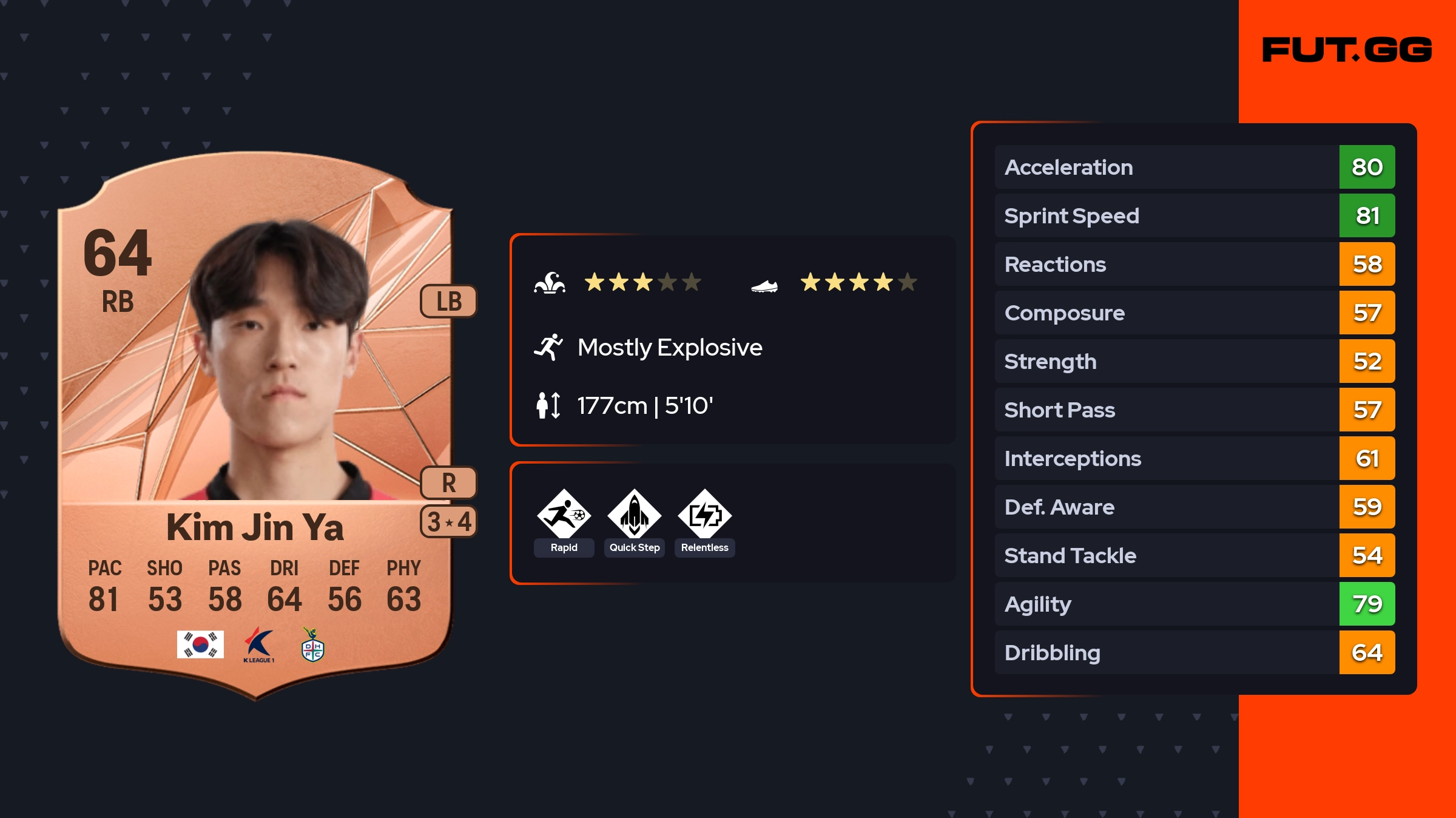Select the Acceleration stat row
Viewport: 1456px width, 818px height.
[x=1194, y=167]
